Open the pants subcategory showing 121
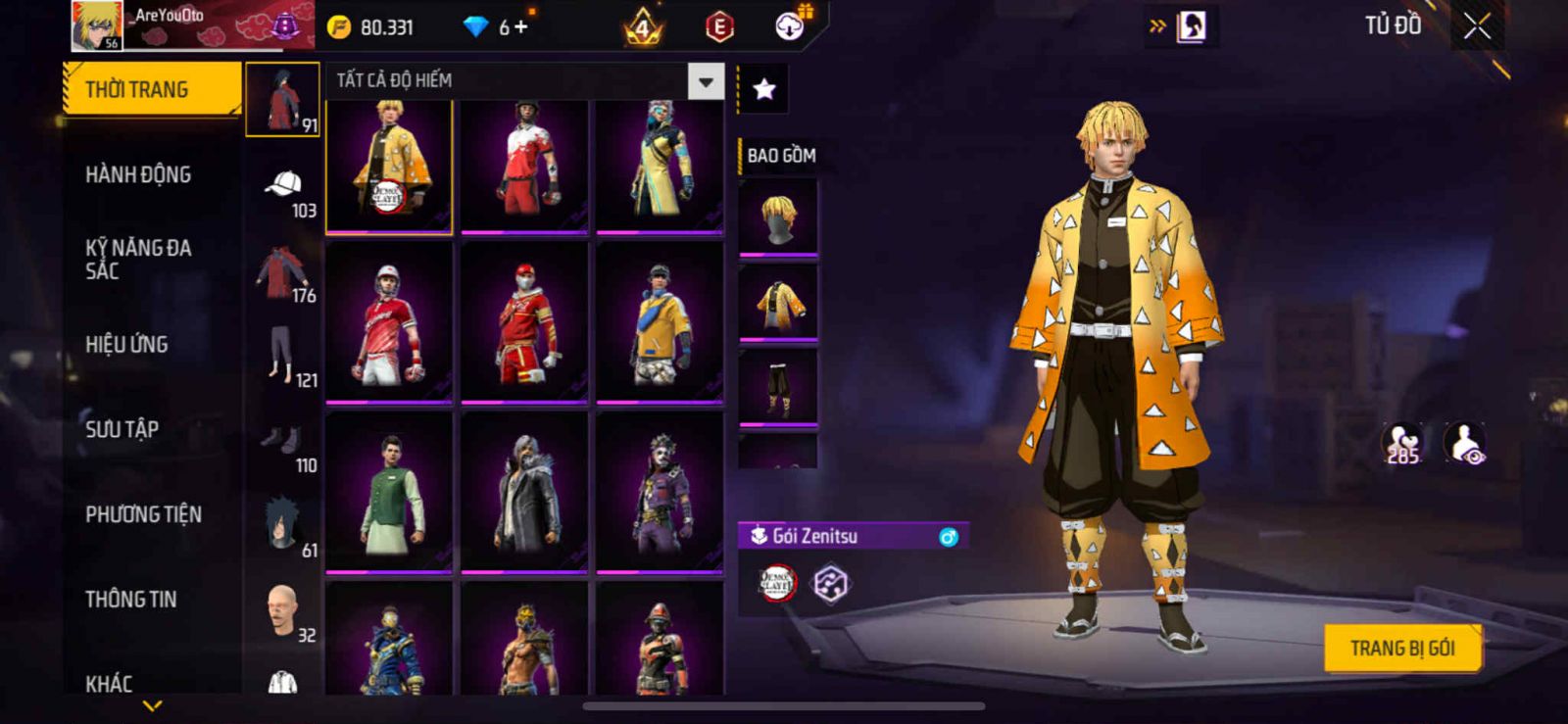1568x724 pixels. point(283,361)
